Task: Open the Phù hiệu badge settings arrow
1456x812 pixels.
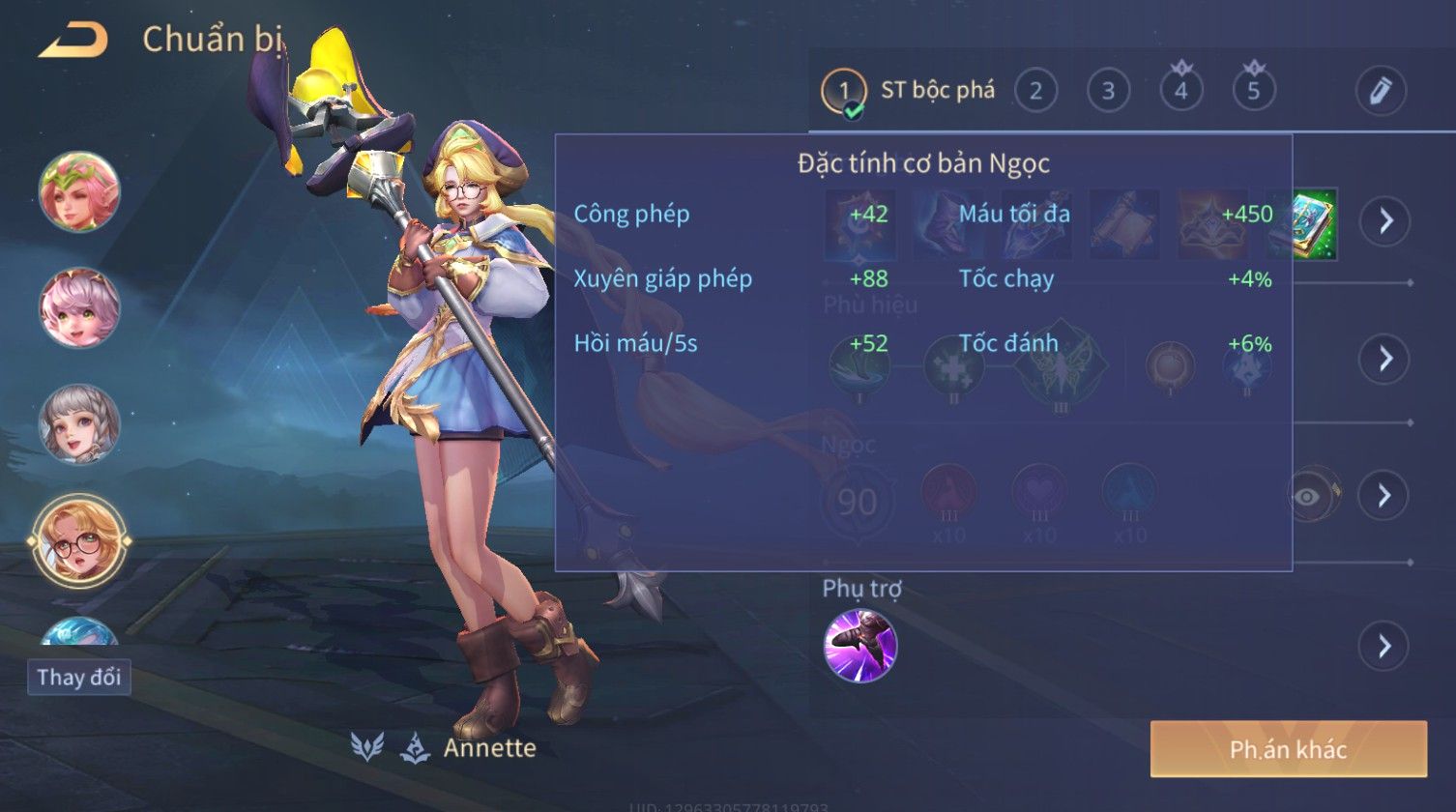Action: pyautogui.click(x=1384, y=359)
